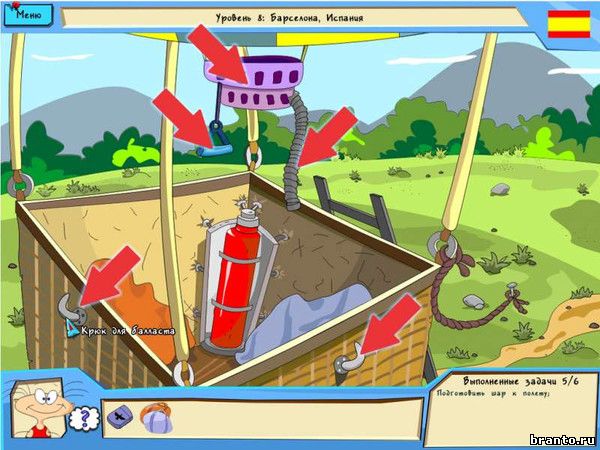Open the Меню button

[29, 16]
